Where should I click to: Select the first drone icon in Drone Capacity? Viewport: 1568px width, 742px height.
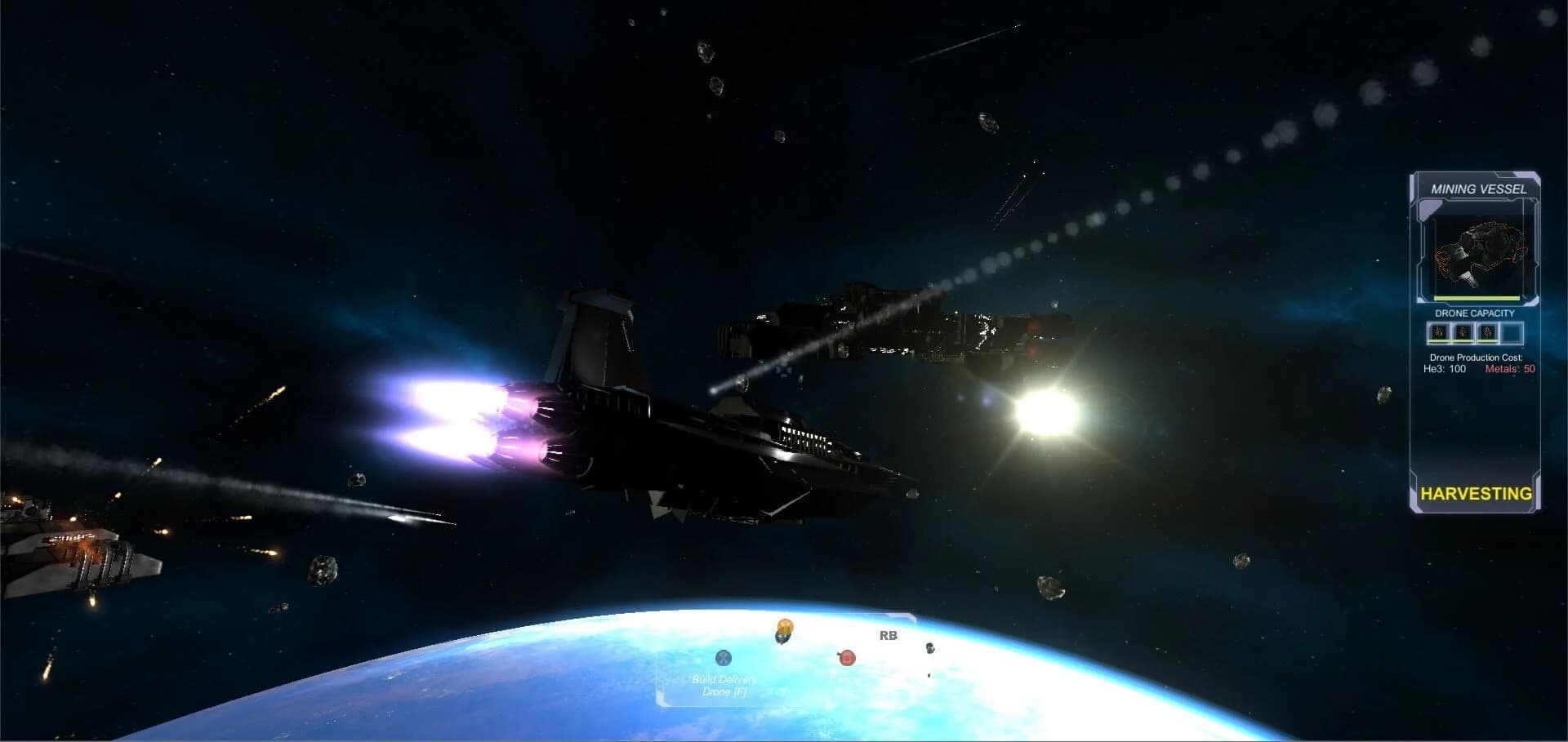[1438, 332]
